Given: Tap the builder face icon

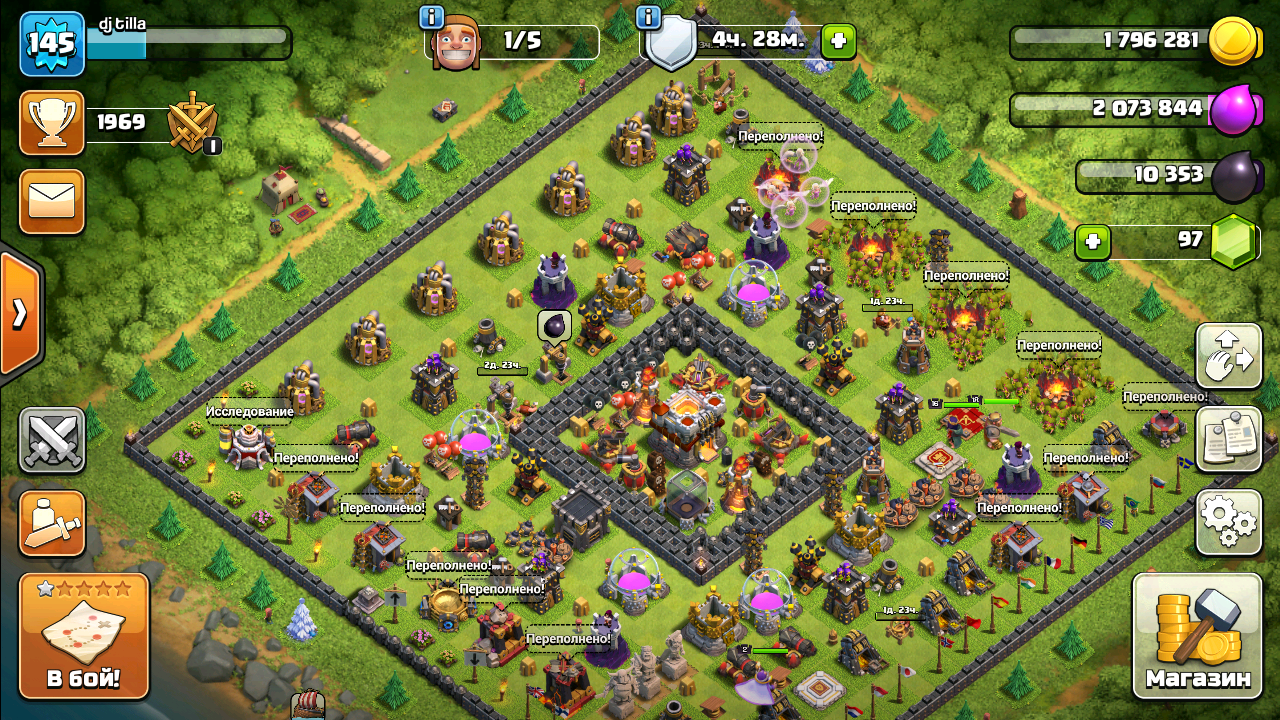Looking at the screenshot, I should coord(456,44).
